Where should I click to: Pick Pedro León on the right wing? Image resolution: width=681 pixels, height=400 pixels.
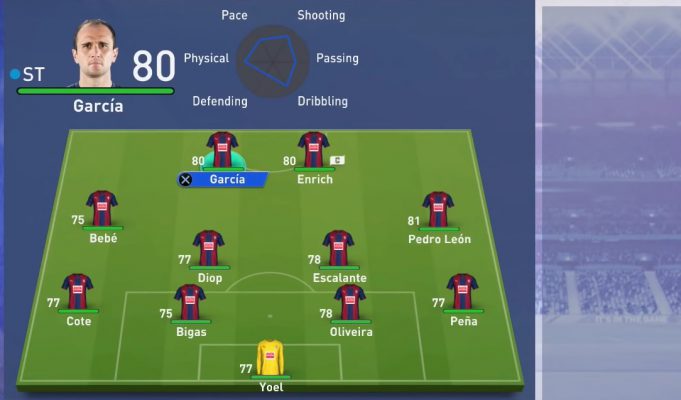point(438,209)
